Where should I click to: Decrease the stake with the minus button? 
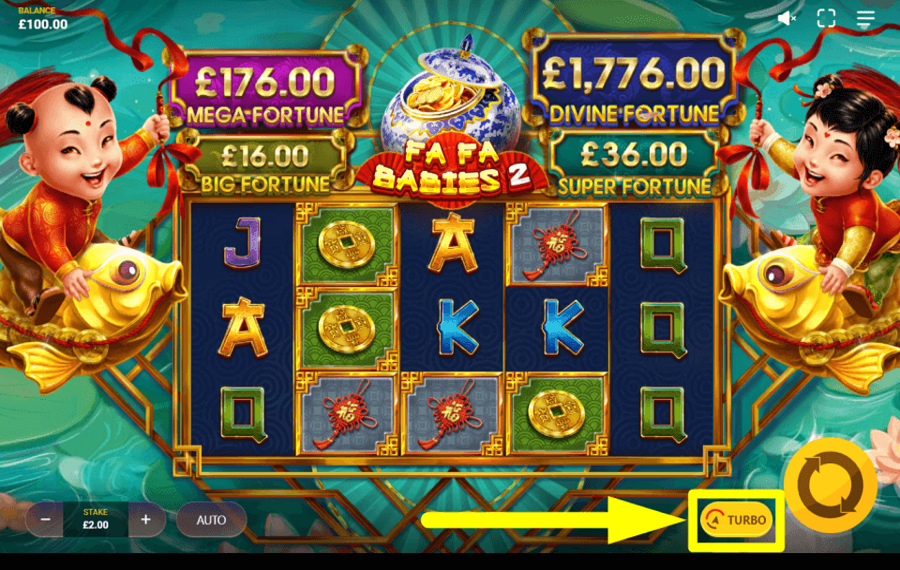point(45,520)
